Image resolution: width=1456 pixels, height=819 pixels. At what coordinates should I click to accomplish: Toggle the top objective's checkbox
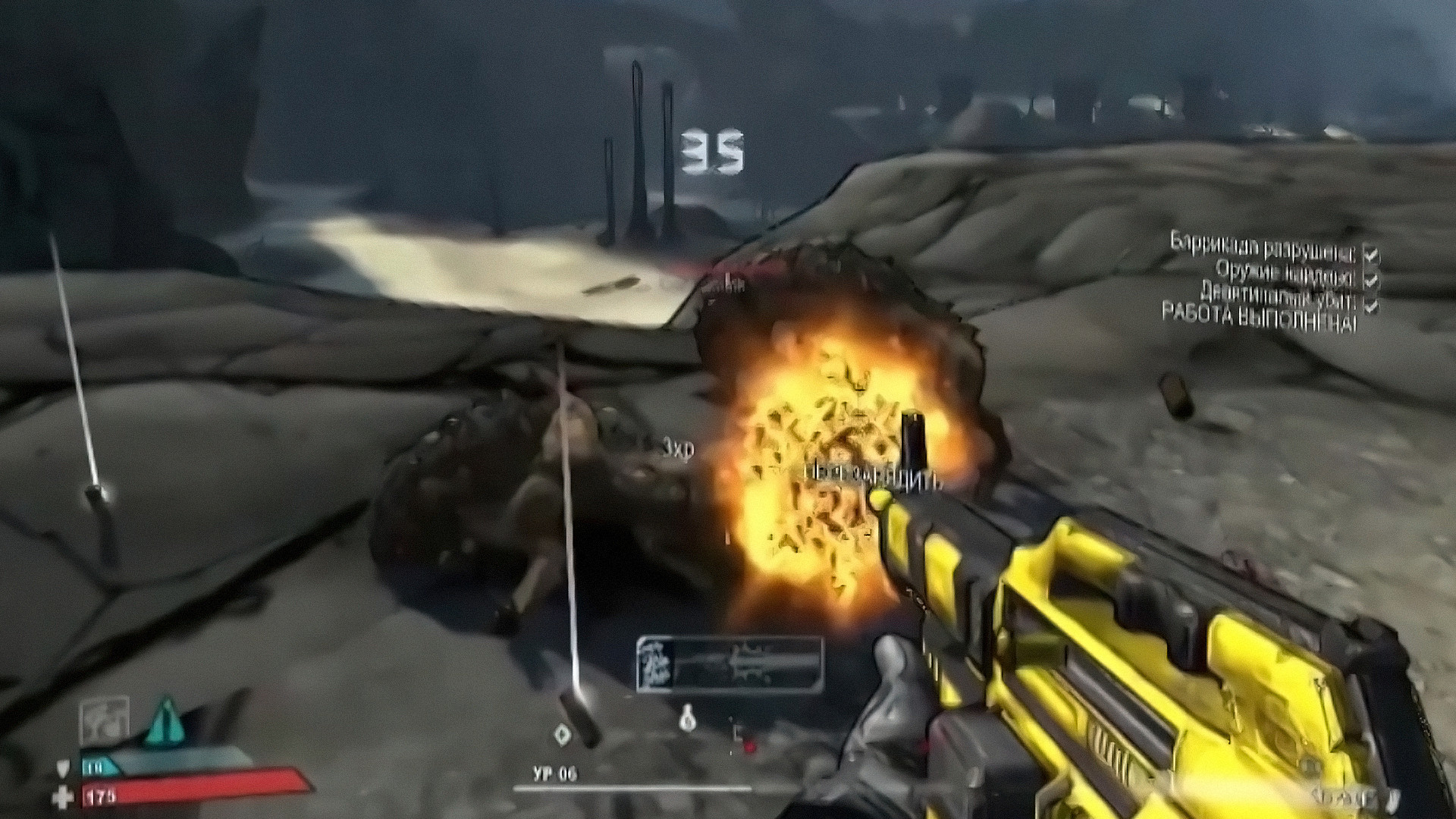[x=1370, y=254]
